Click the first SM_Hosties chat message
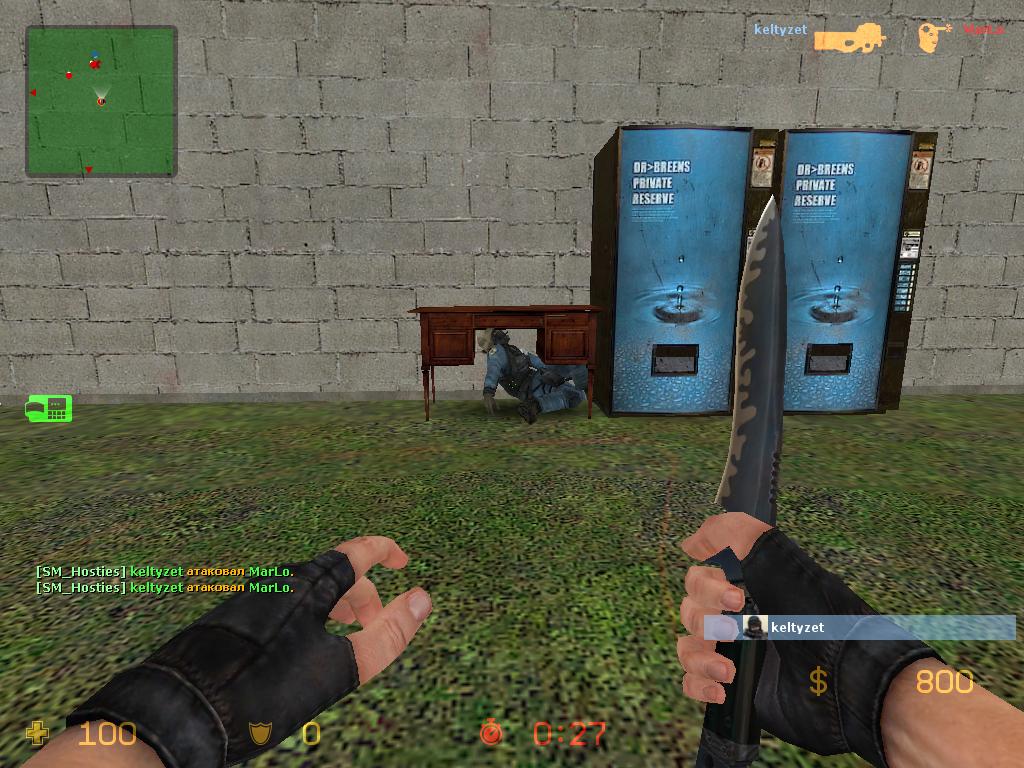The width and height of the screenshot is (1024, 768). [x=164, y=571]
